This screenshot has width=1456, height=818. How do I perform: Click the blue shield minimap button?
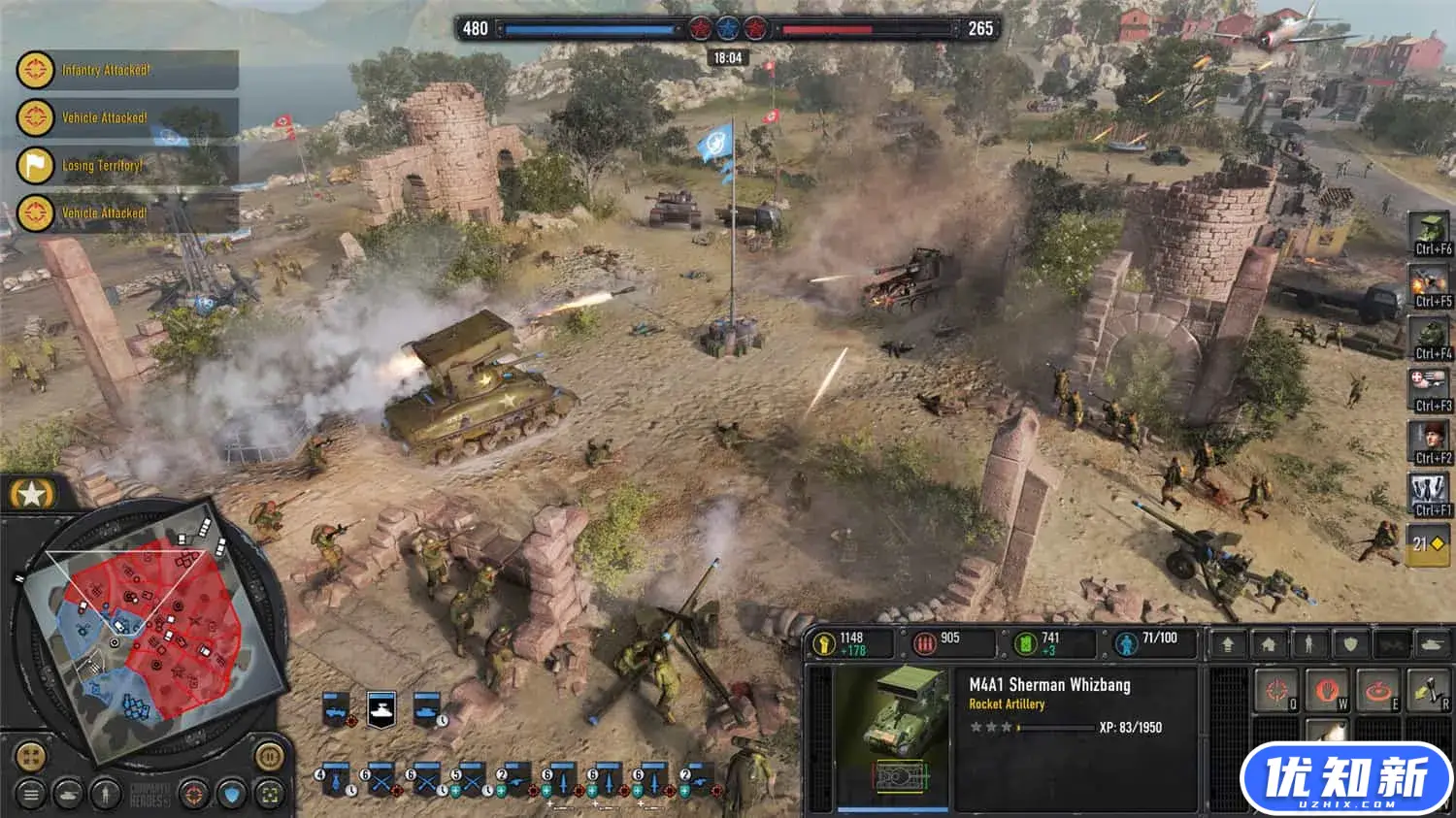tap(232, 795)
